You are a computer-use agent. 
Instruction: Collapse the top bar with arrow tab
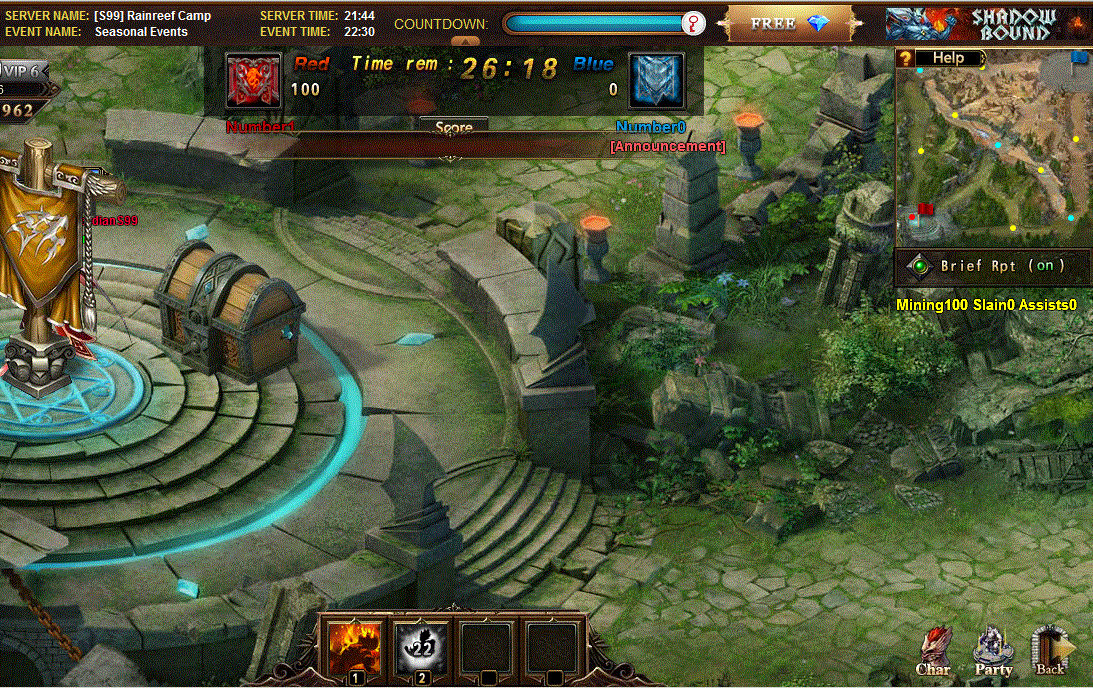coord(465,41)
